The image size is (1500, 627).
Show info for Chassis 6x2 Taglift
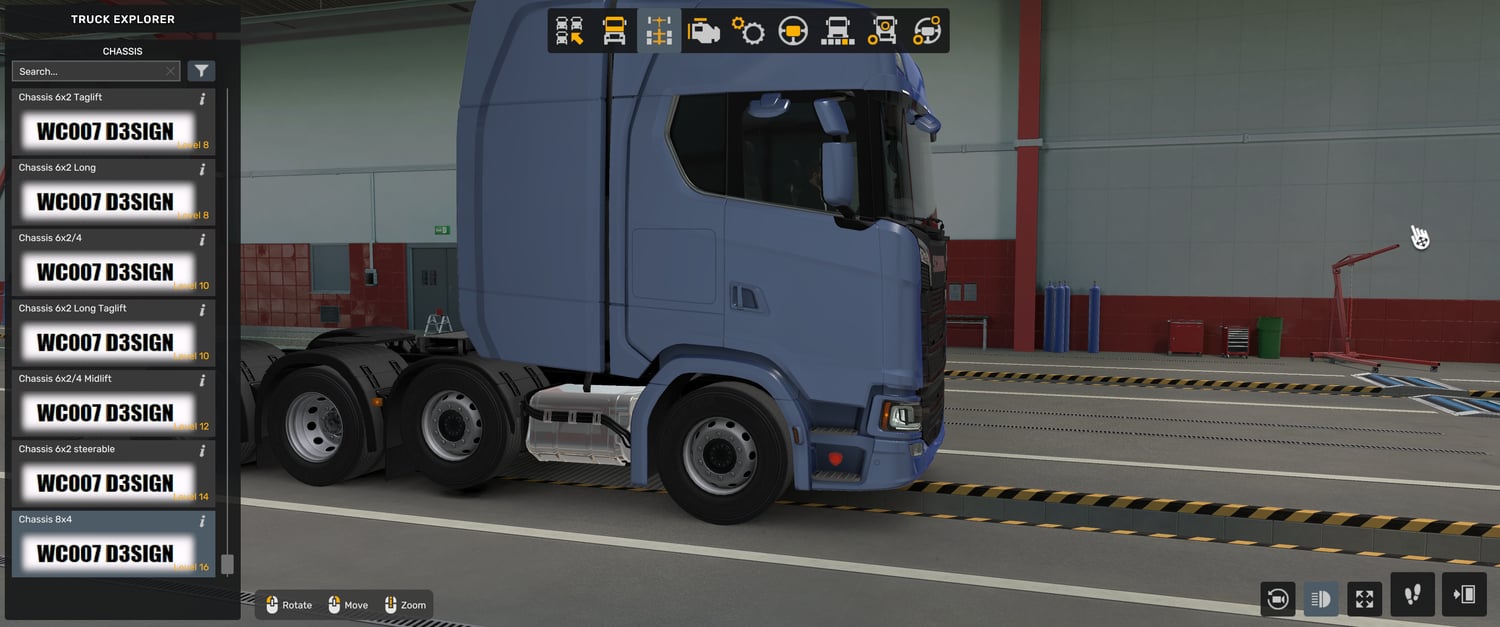tap(202, 98)
